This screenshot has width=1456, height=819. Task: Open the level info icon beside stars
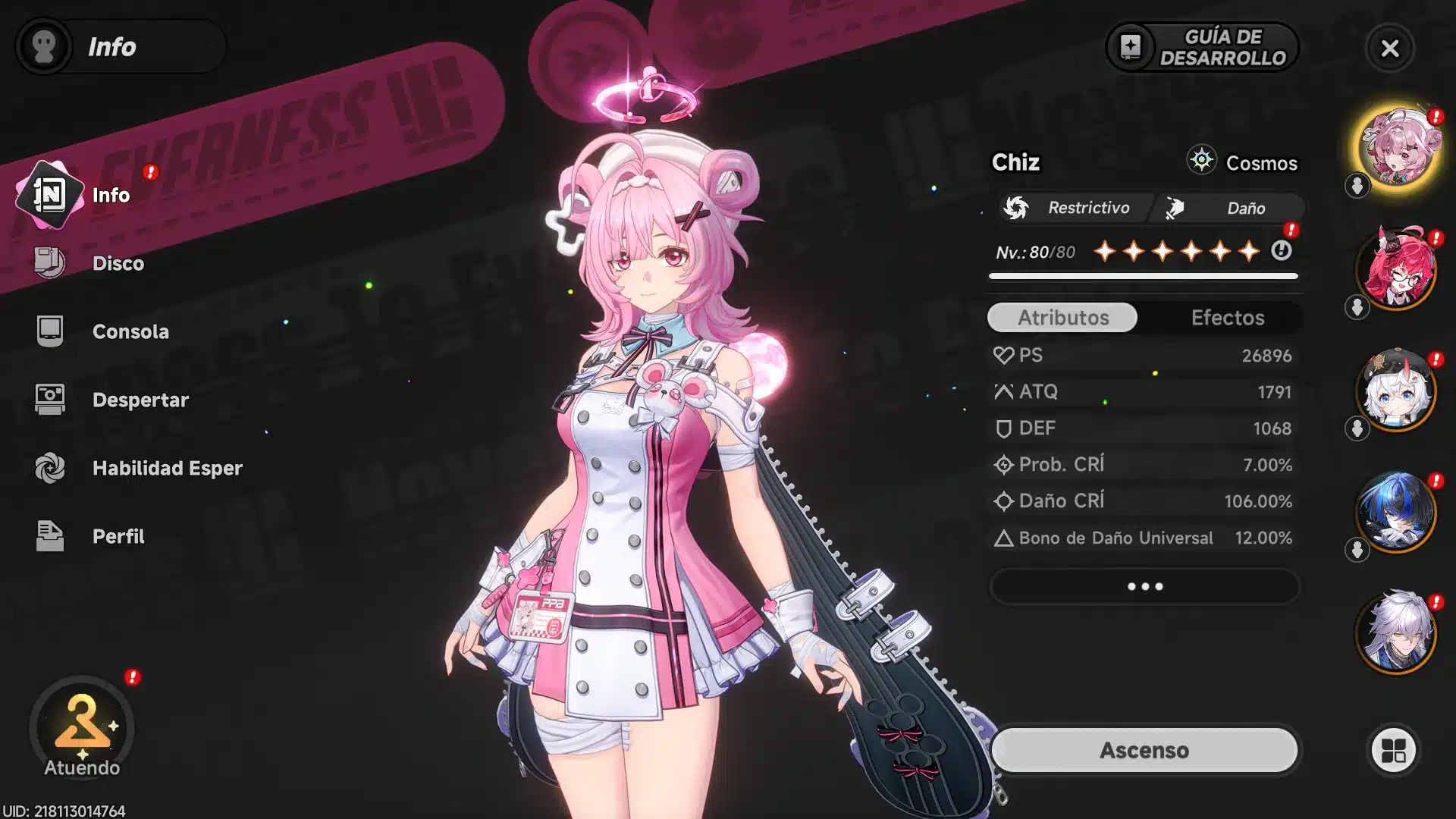coord(1282,250)
